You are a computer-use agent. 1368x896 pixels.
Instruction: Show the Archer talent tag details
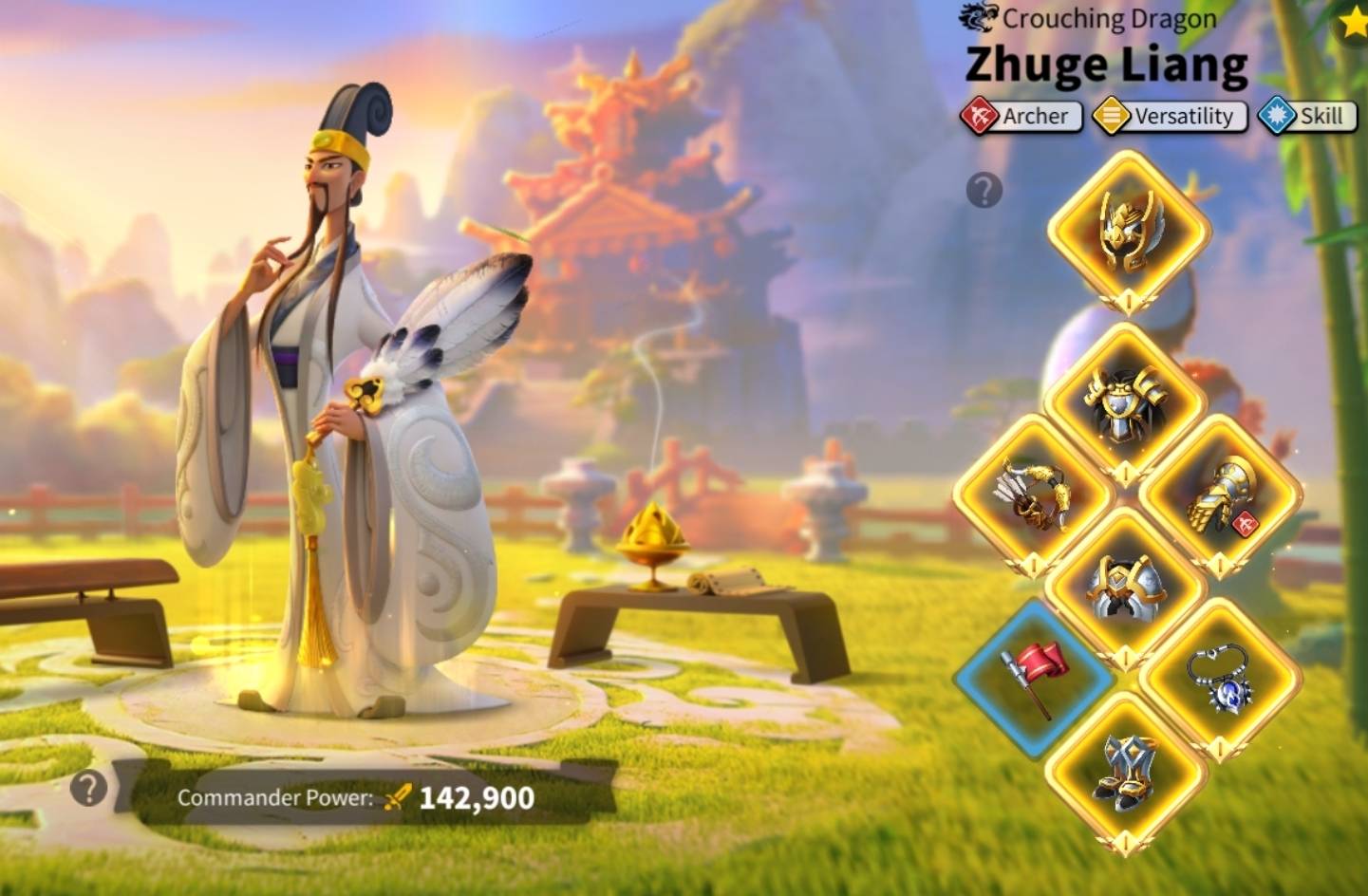coord(1021,116)
